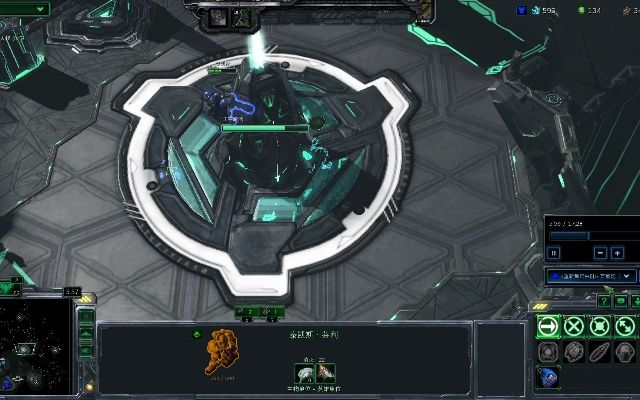Activate the Stop command button

click(x=574, y=325)
